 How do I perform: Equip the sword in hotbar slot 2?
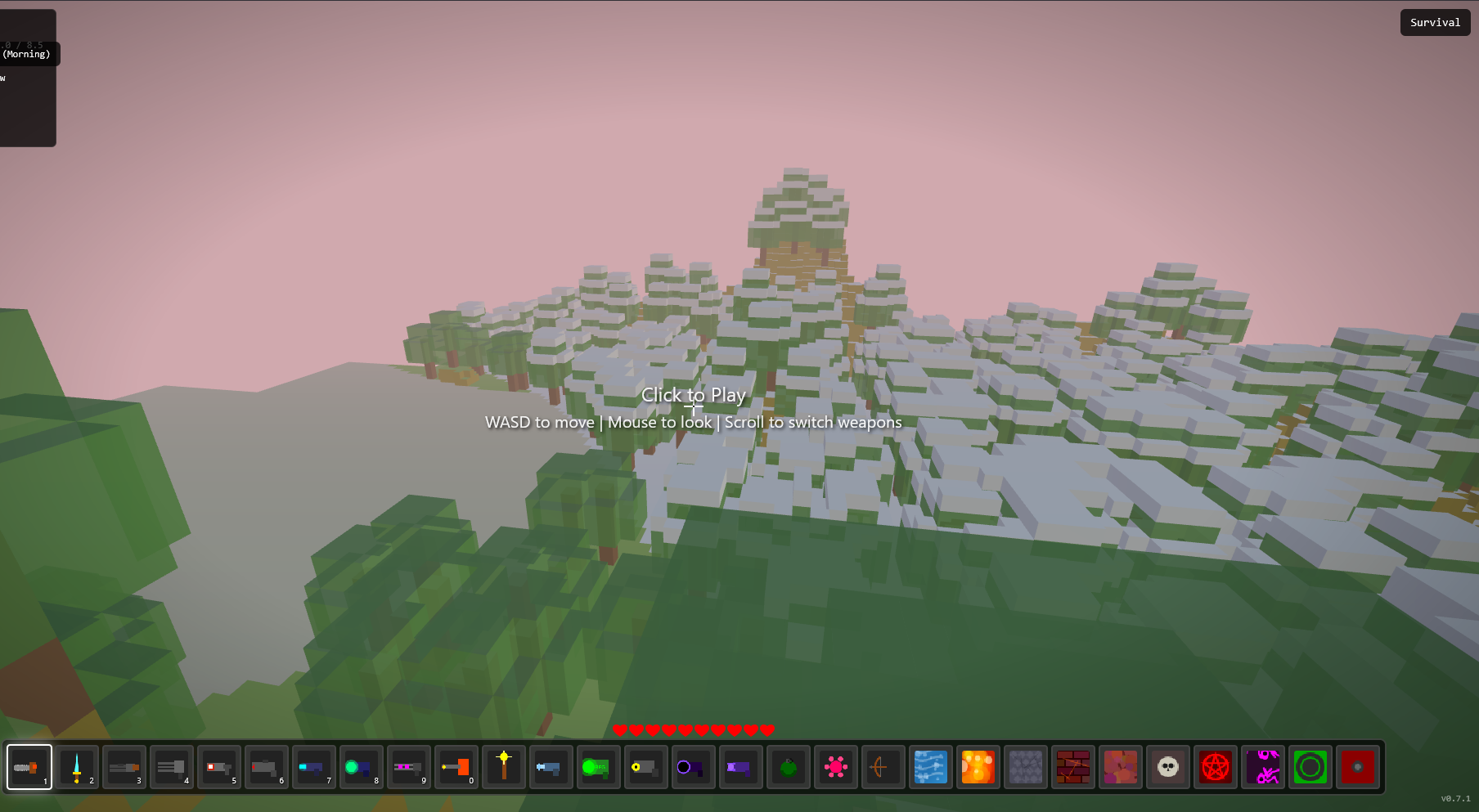[77, 766]
